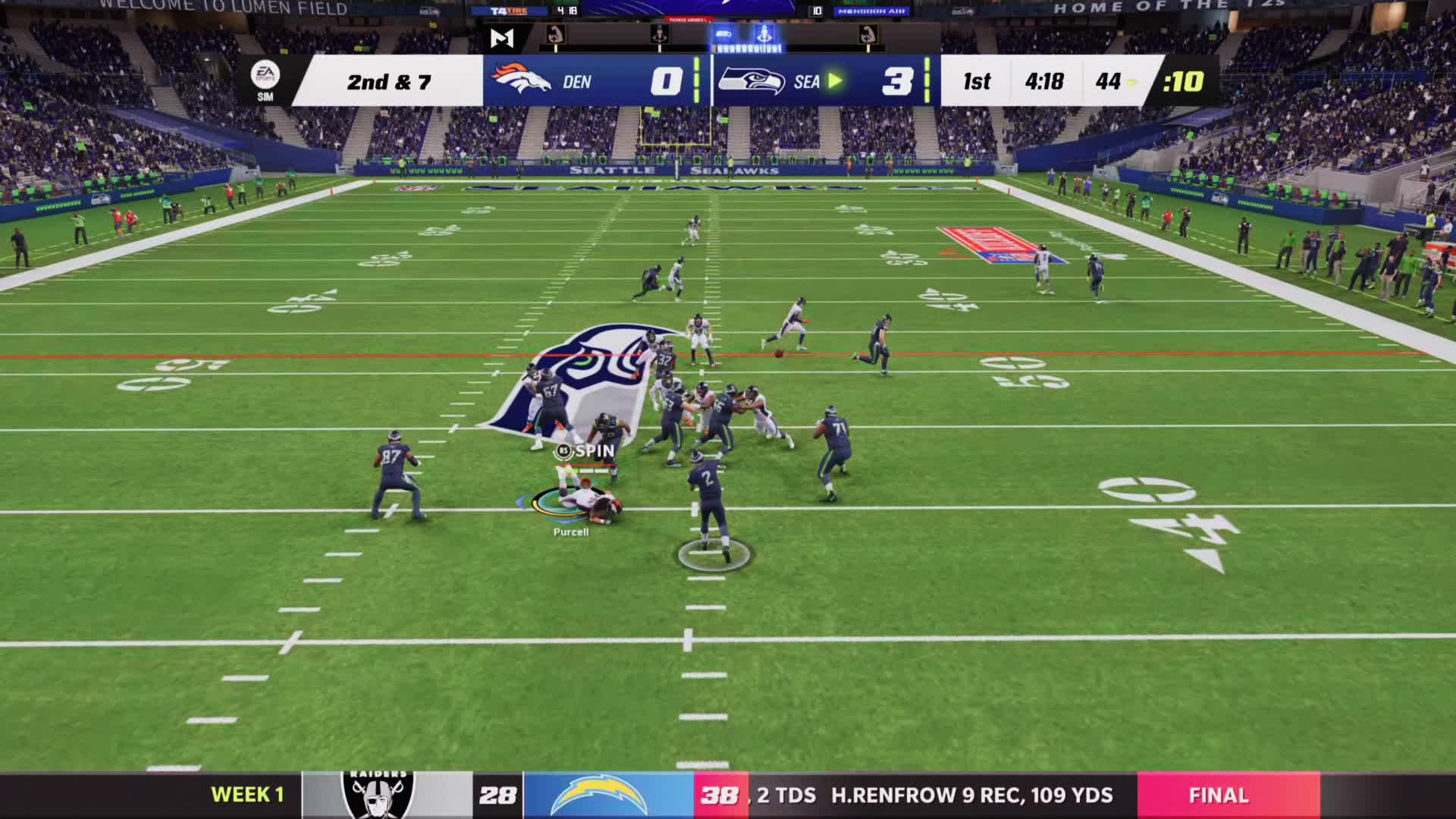1456x819 pixels.
Task: Click the EA Sports SIM badge
Action: click(265, 80)
